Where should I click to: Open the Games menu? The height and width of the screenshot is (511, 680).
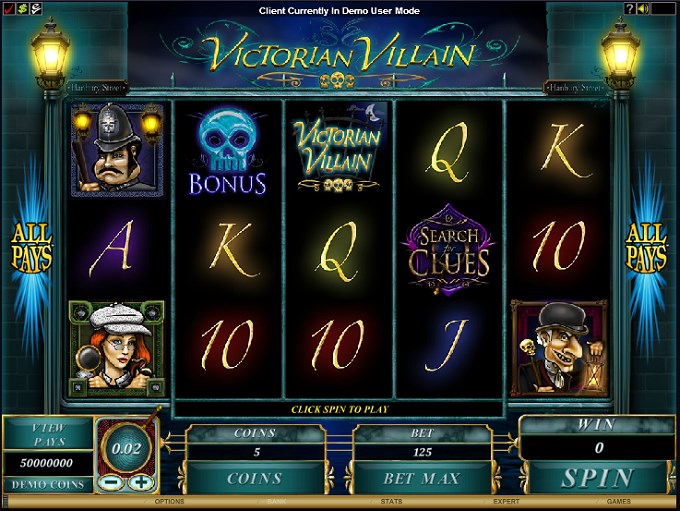pyautogui.click(x=618, y=501)
